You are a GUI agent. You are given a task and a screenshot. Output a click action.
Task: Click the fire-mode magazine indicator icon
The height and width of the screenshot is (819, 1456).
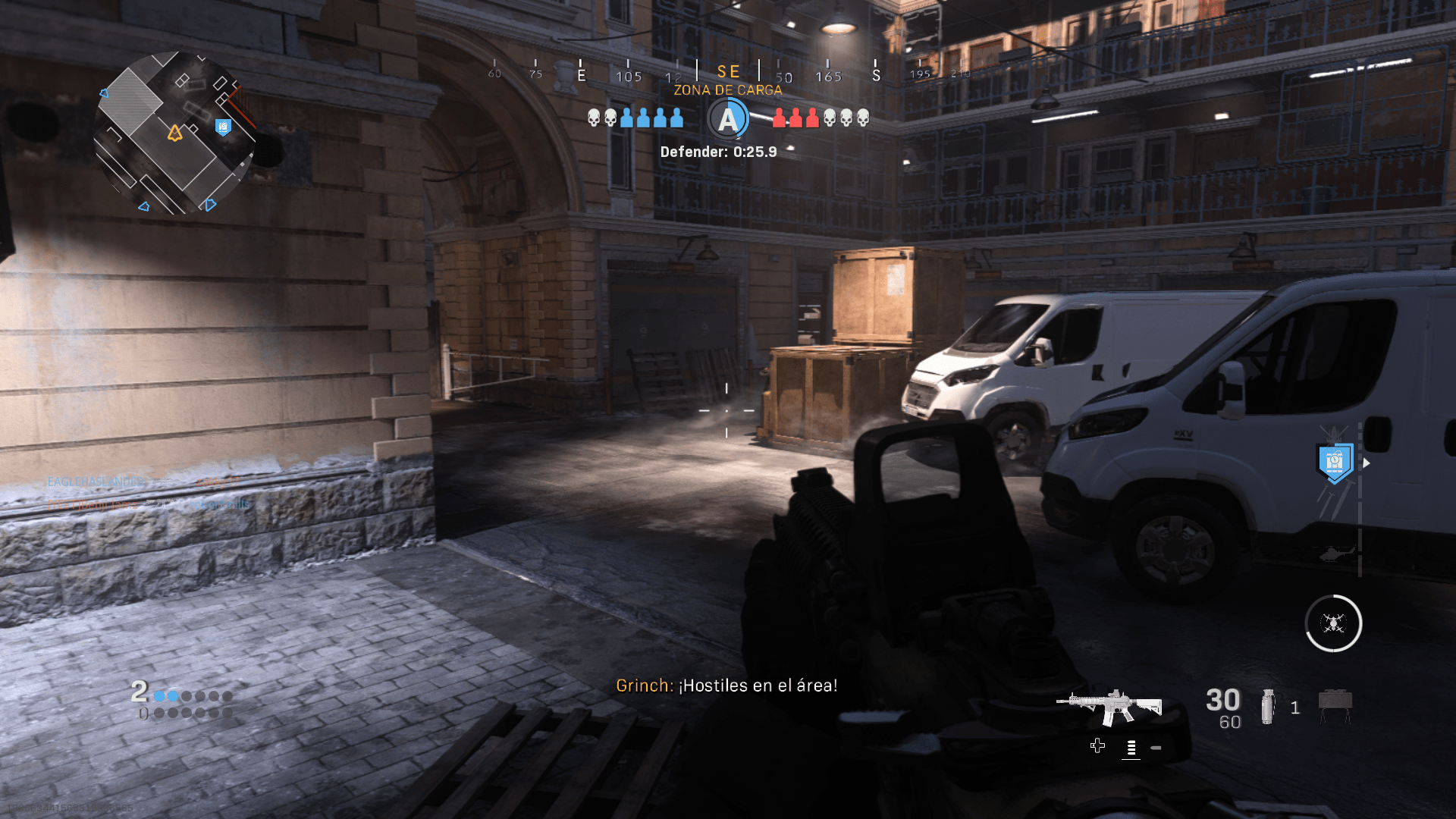coord(1132,747)
